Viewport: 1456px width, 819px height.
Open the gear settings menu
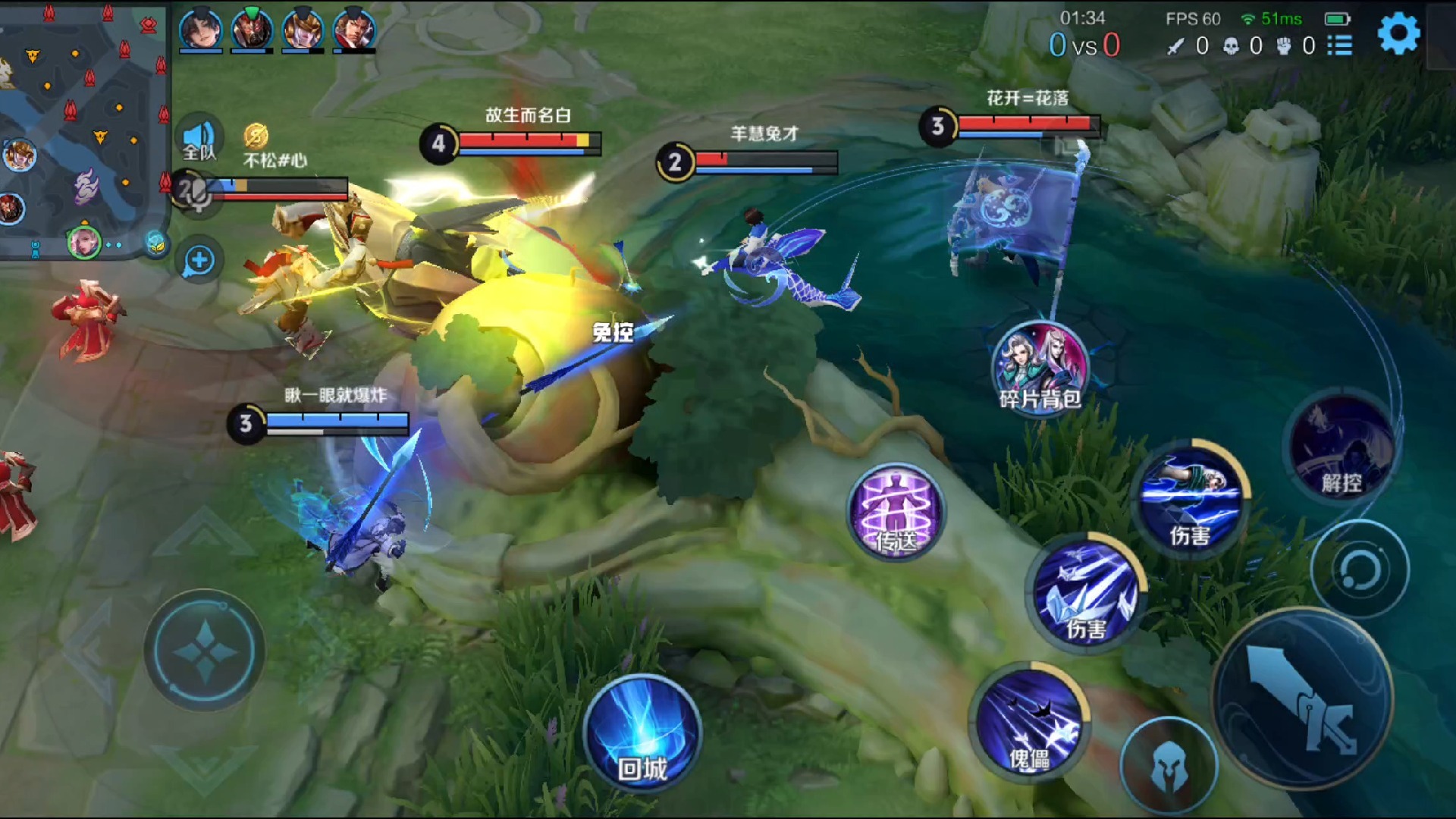[x=1398, y=33]
